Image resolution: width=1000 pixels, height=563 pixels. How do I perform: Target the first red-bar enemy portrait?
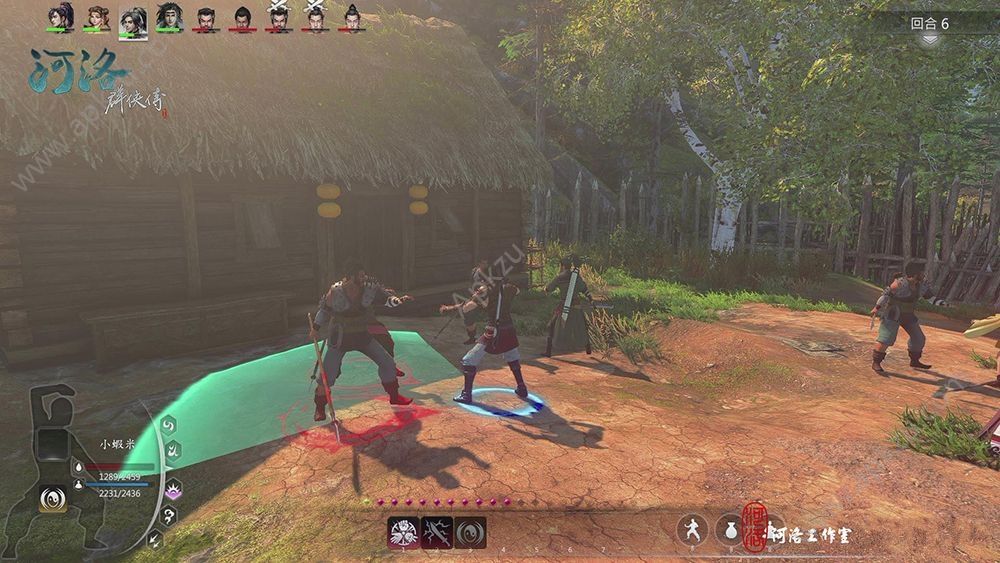click(205, 18)
